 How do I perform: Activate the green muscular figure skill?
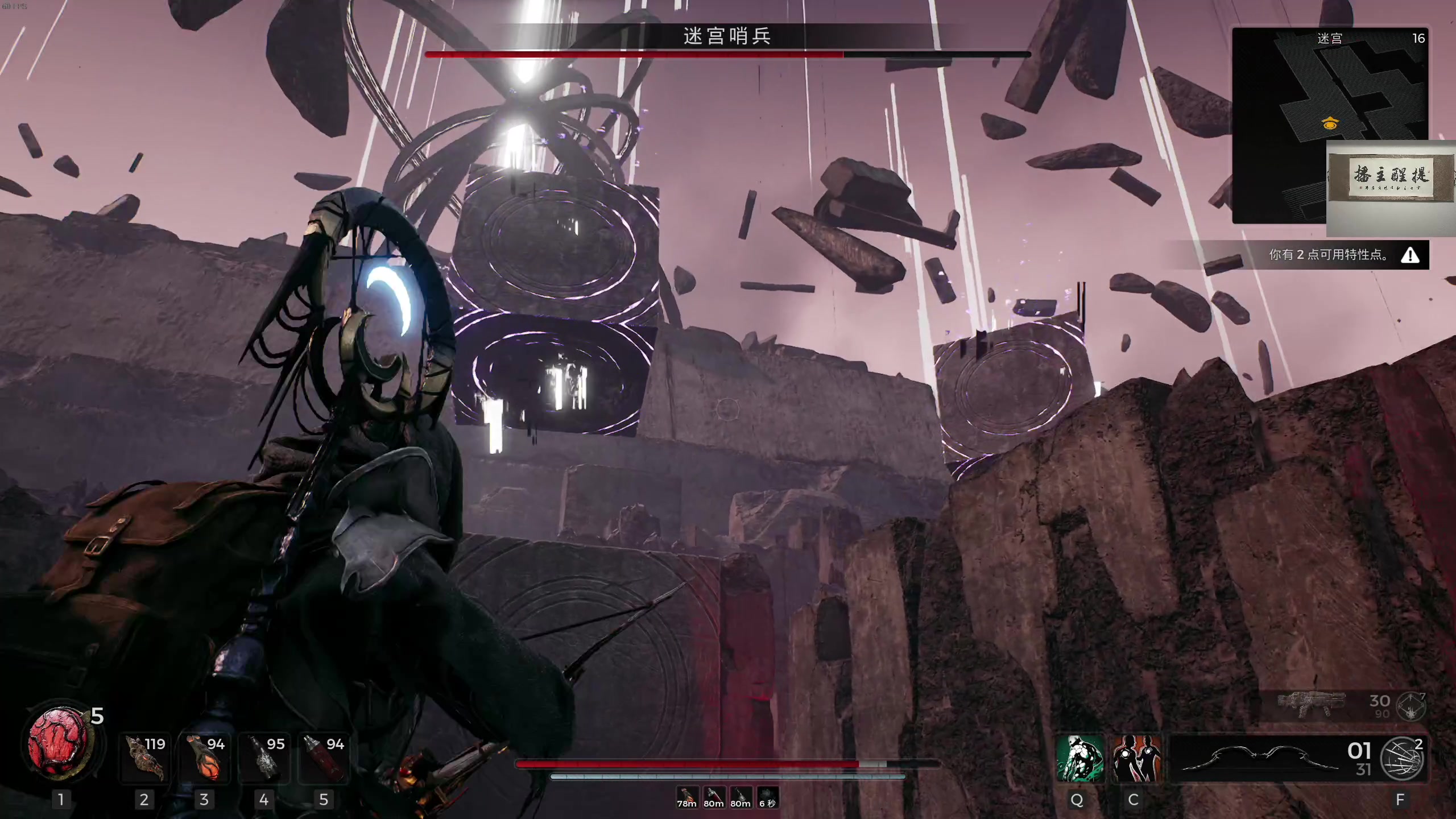click(x=1079, y=758)
